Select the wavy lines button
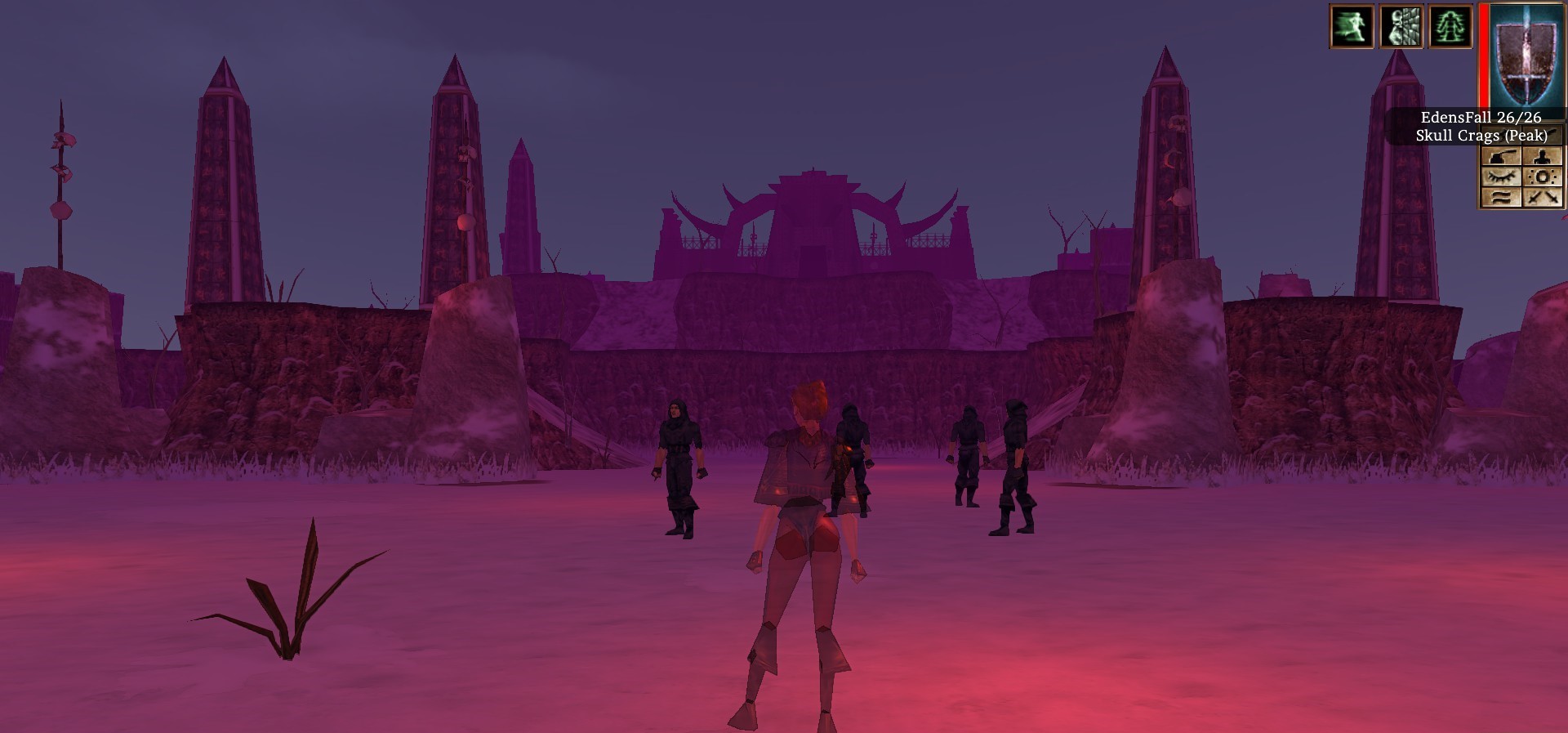Image resolution: width=1568 pixels, height=733 pixels. [x=1501, y=197]
